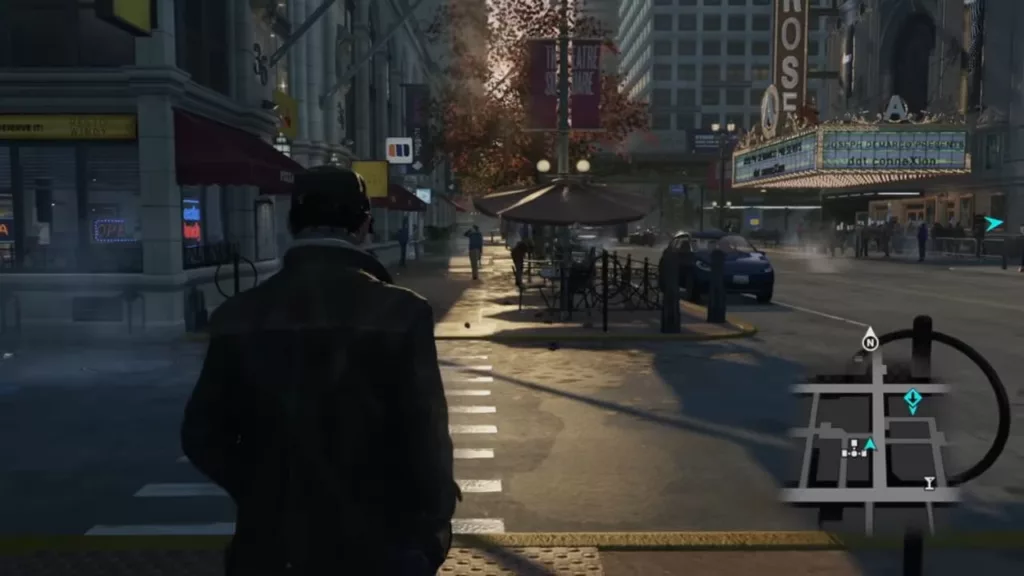Select the cyan diamond objective marker

[x=912, y=400]
